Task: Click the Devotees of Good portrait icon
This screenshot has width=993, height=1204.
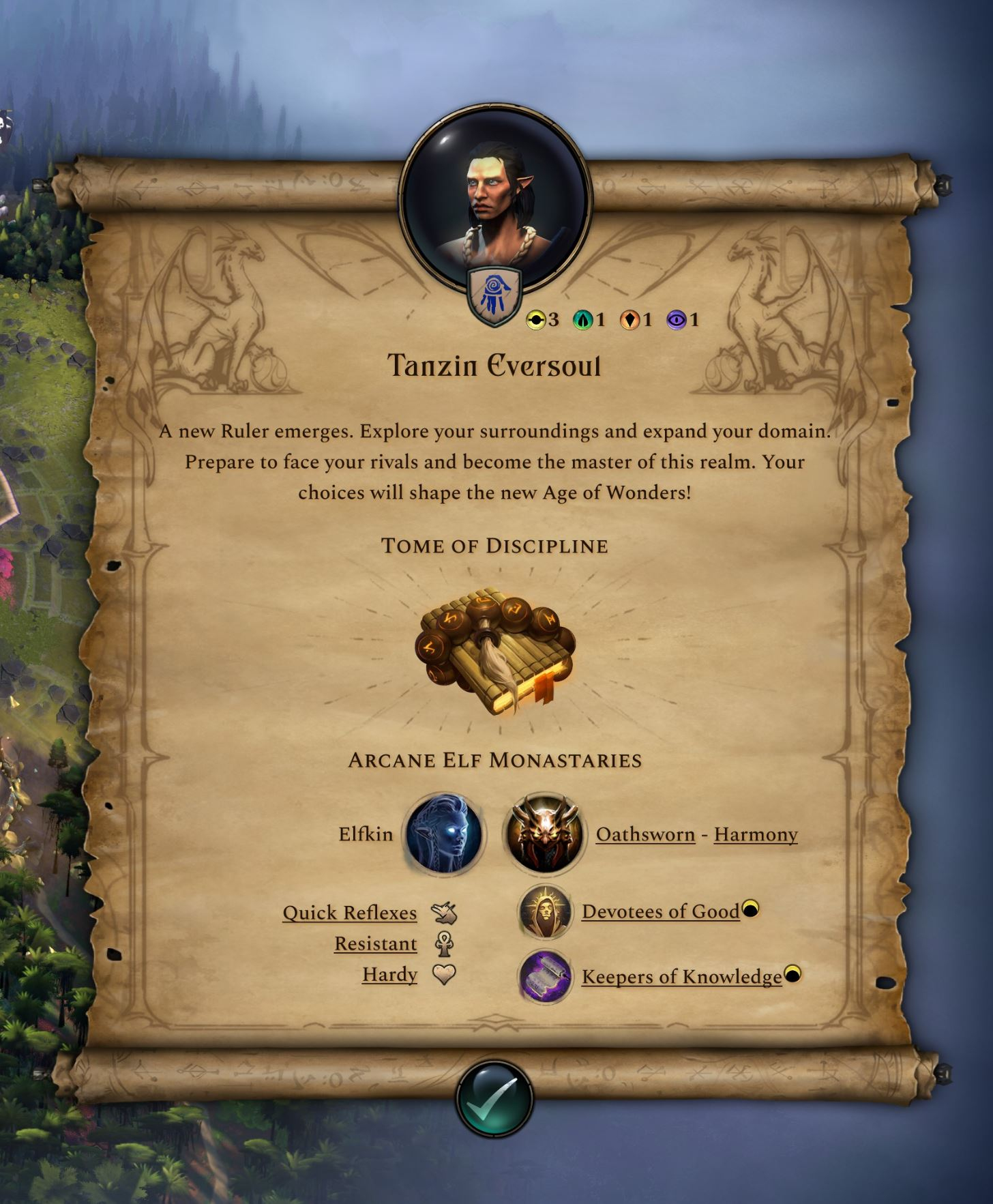Action: coord(545,912)
